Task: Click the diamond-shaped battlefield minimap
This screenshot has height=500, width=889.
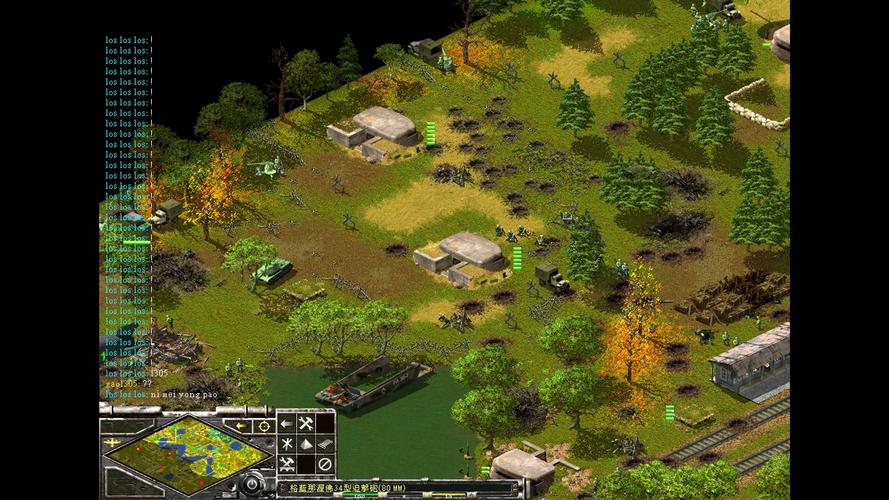Action: [x=187, y=452]
